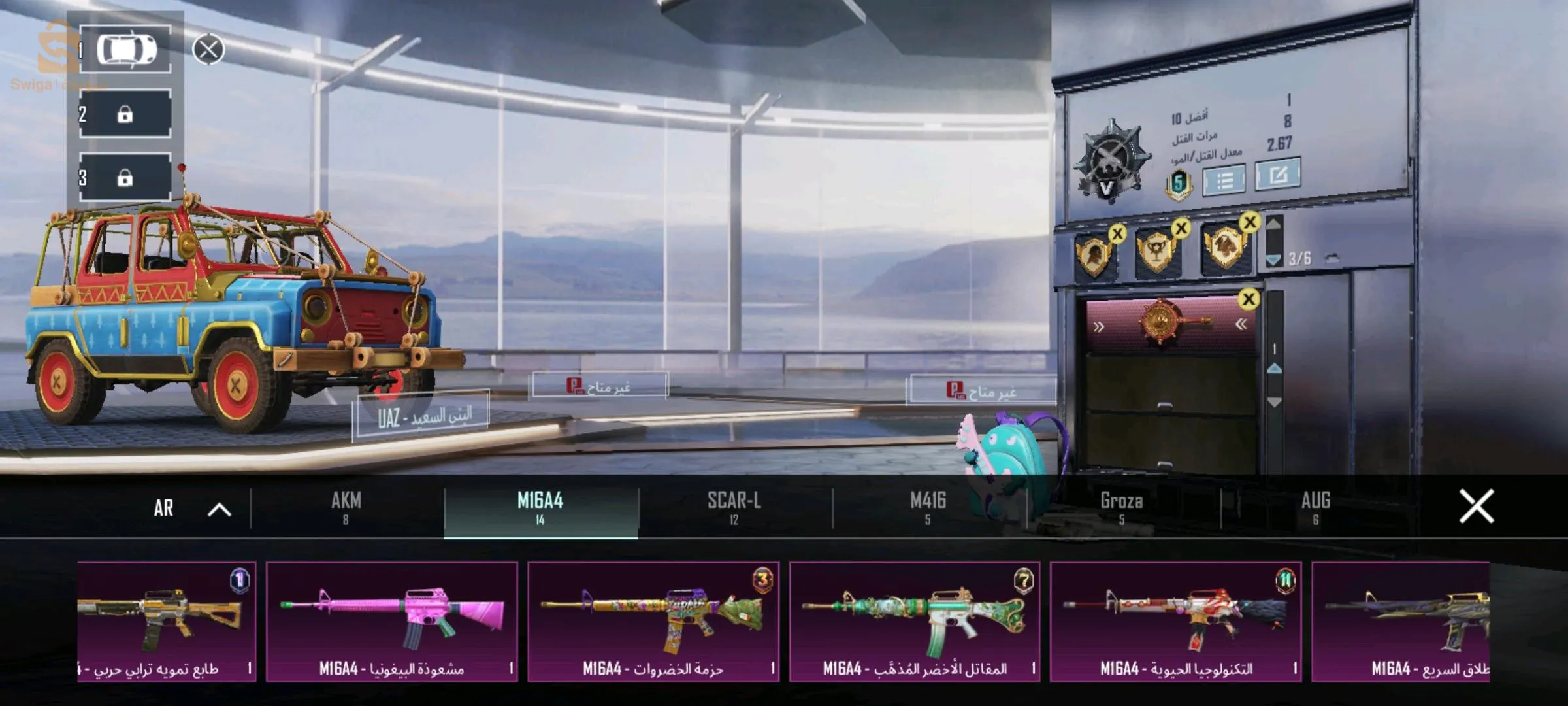The width and height of the screenshot is (1568, 706).
Task: Select the dark purple M16A4 skin
Action: tap(1401, 621)
